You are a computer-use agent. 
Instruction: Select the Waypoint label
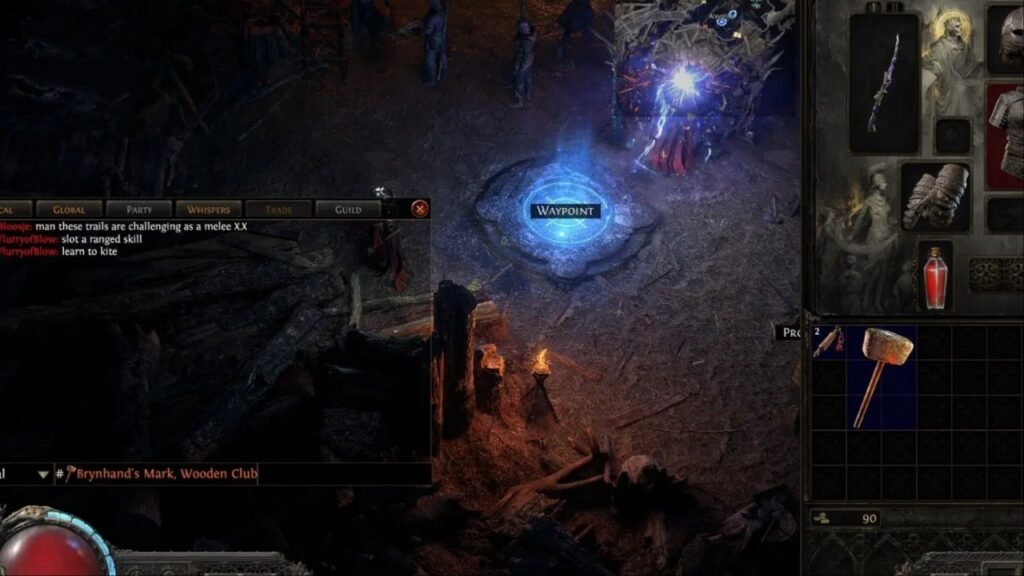point(566,211)
